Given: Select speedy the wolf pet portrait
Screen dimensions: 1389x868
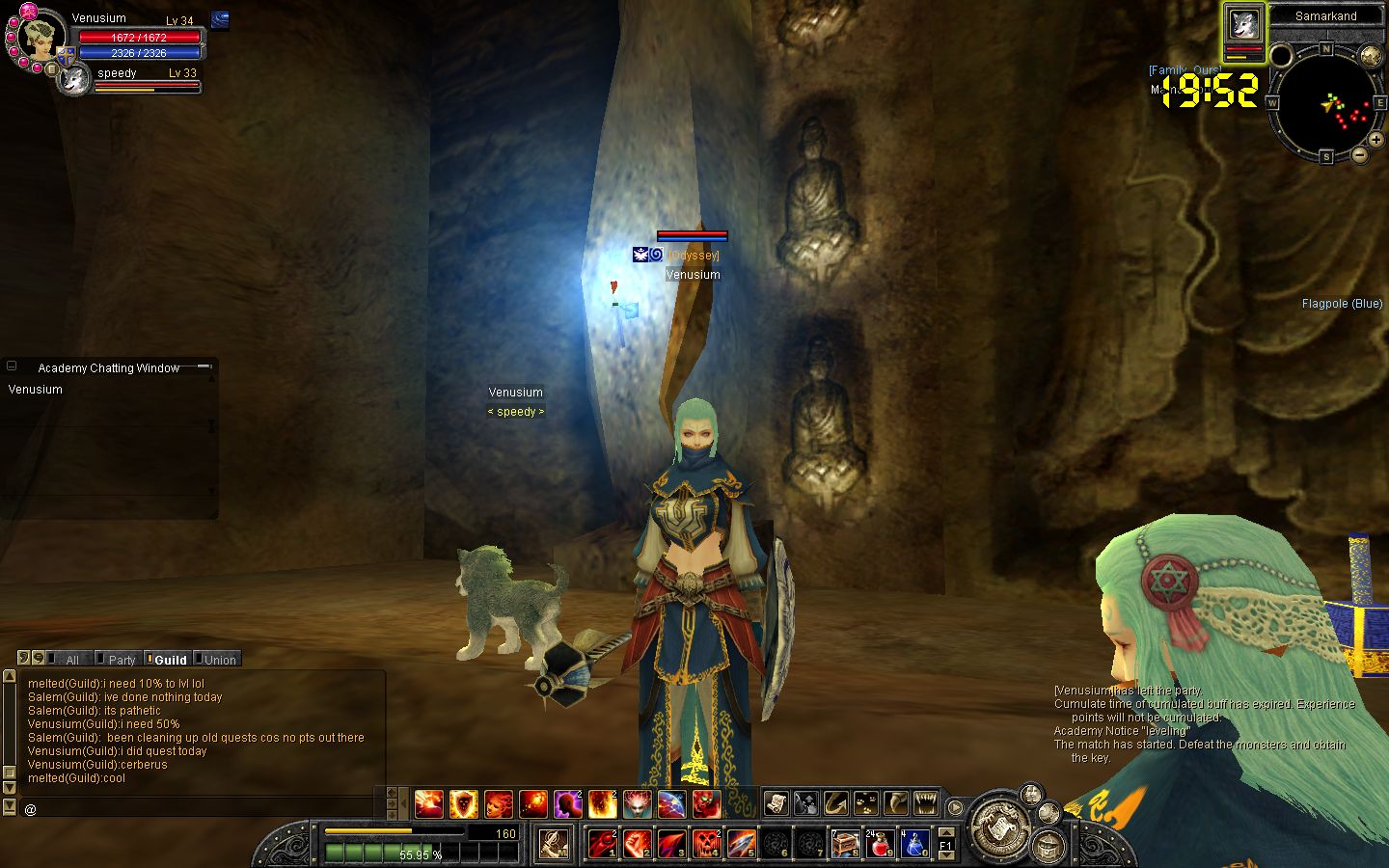Looking at the screenshot, I should (x=73, y=80).
